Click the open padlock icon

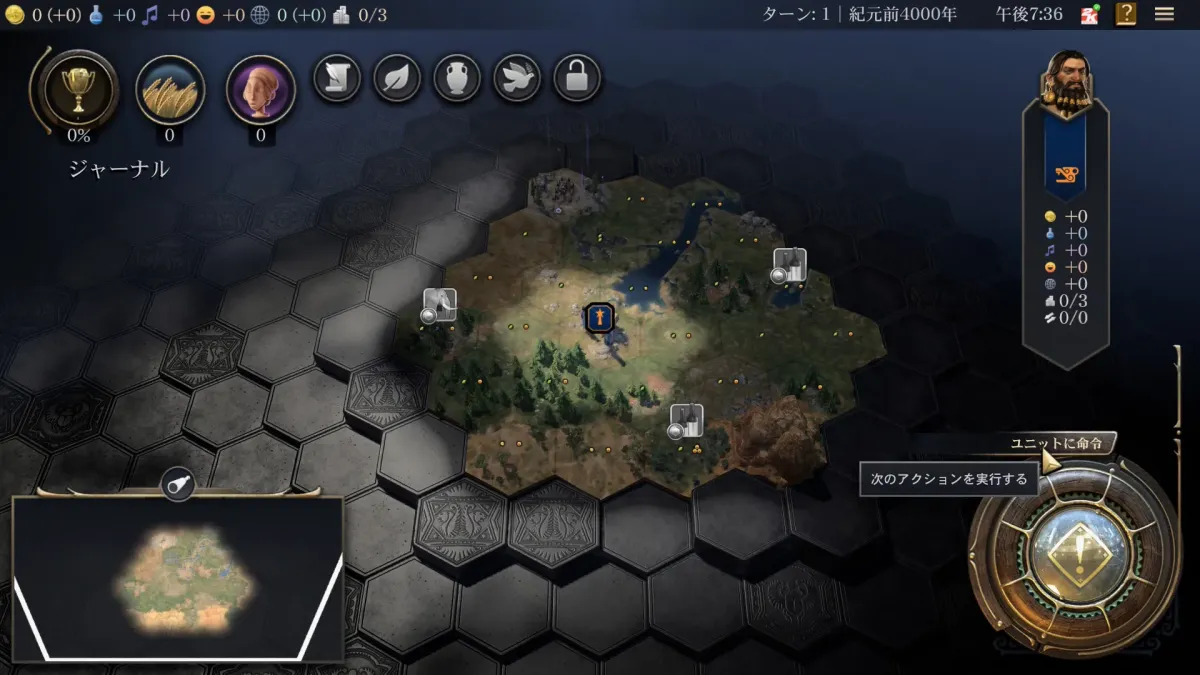pyautogui.click(x=577, y=78)
